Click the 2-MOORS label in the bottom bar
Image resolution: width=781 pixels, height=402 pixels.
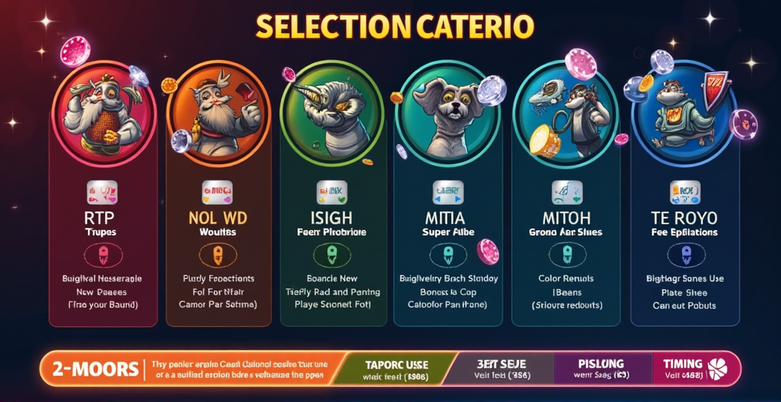tap(92, 369)
